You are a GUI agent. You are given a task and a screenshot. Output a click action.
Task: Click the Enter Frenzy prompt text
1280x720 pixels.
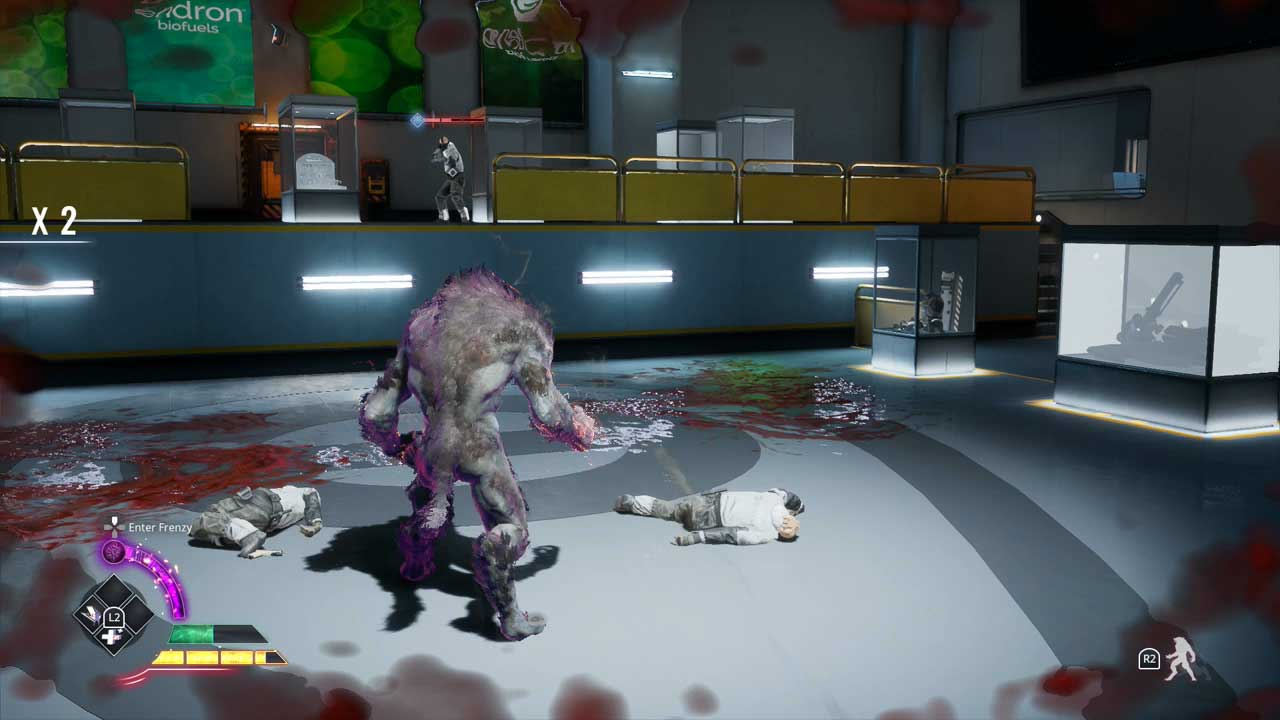(x=160, y=526)
